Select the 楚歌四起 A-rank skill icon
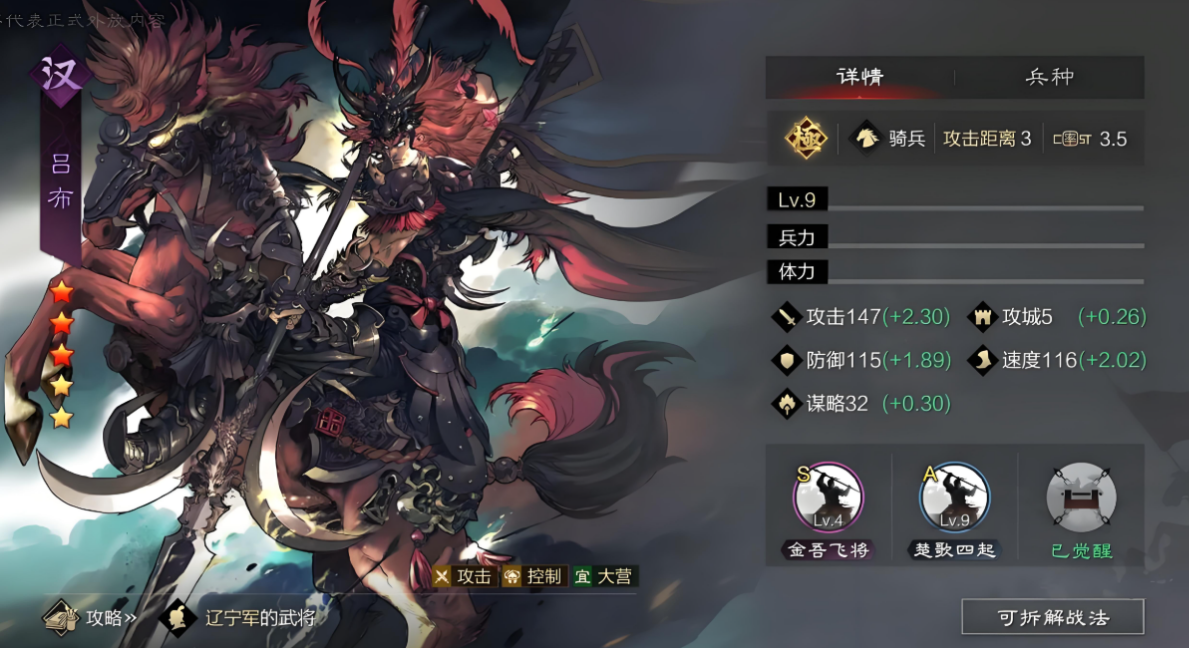Image resolution: width=1189 pixels, height=648 pixels. coord(954,497)
